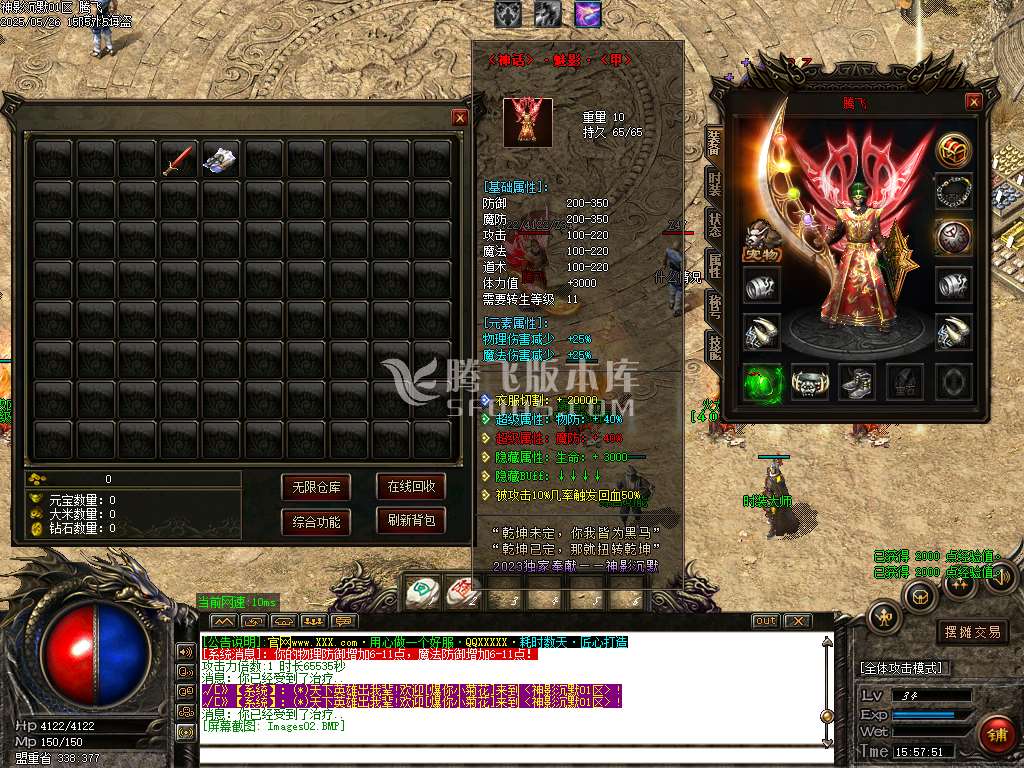Close the character equipment panel
The image size is (1024, 768).
point(973,101)
